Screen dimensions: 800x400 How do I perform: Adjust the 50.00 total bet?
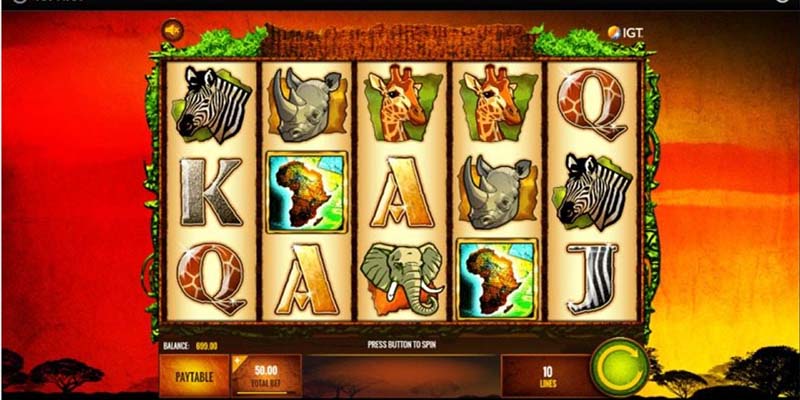point(266,375)
